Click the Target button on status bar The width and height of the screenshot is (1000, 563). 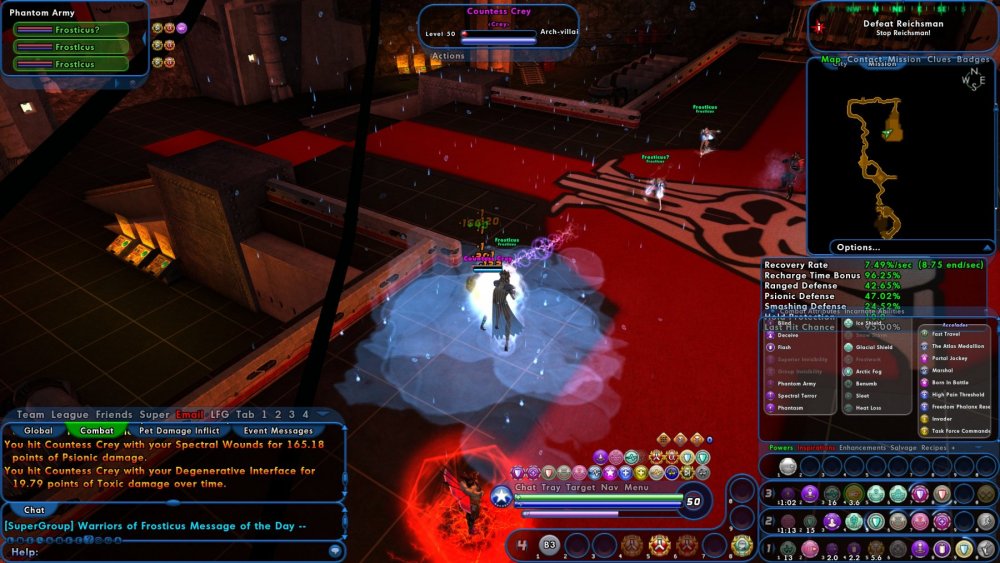coord(582,487)
